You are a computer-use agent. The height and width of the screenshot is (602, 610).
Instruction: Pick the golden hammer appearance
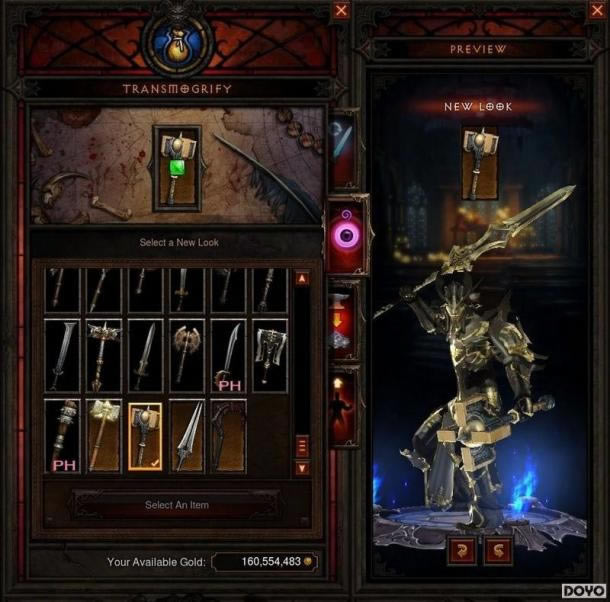pos(104,436)
